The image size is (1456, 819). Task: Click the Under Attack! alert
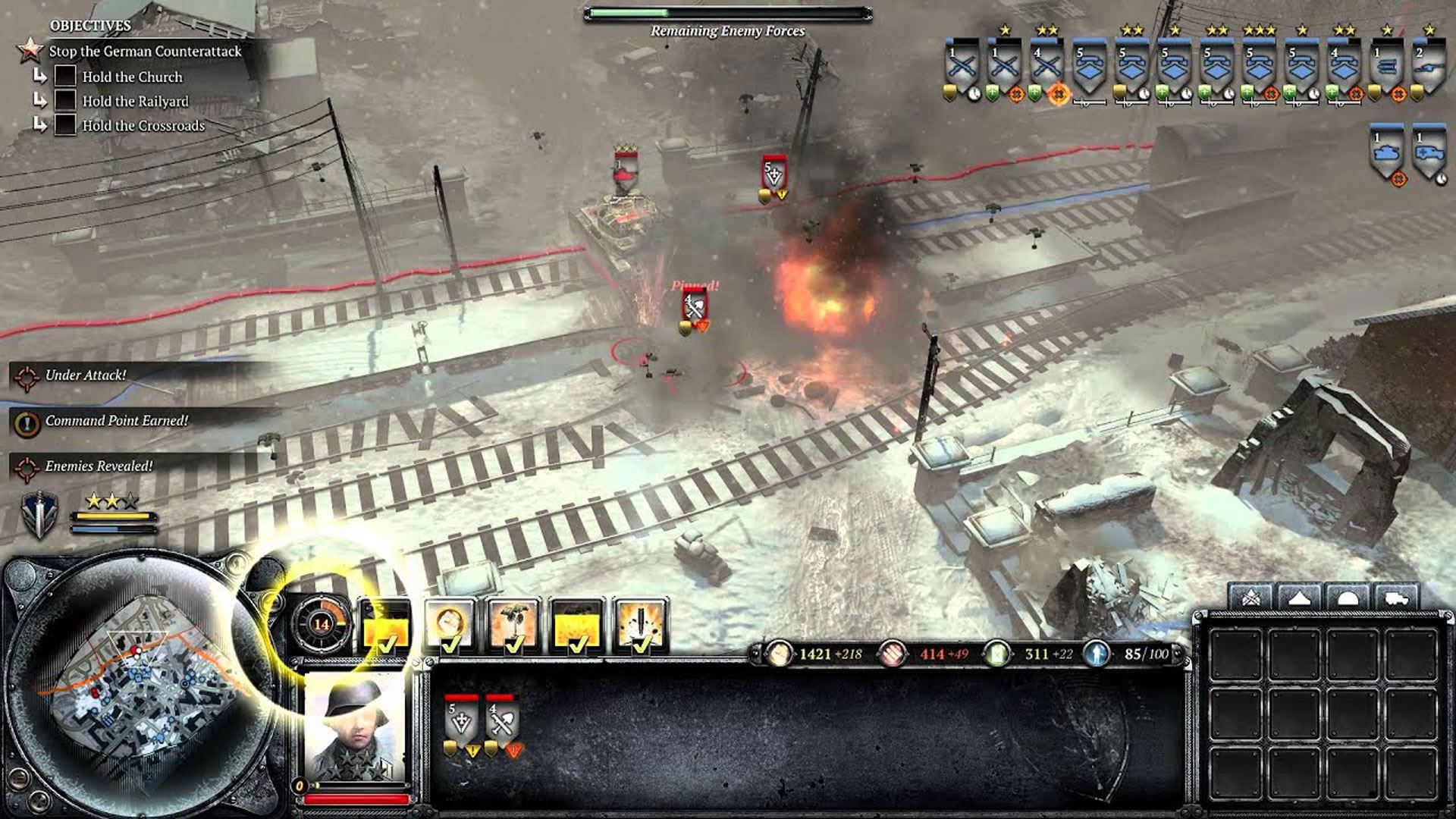click(x=85, y=375)
